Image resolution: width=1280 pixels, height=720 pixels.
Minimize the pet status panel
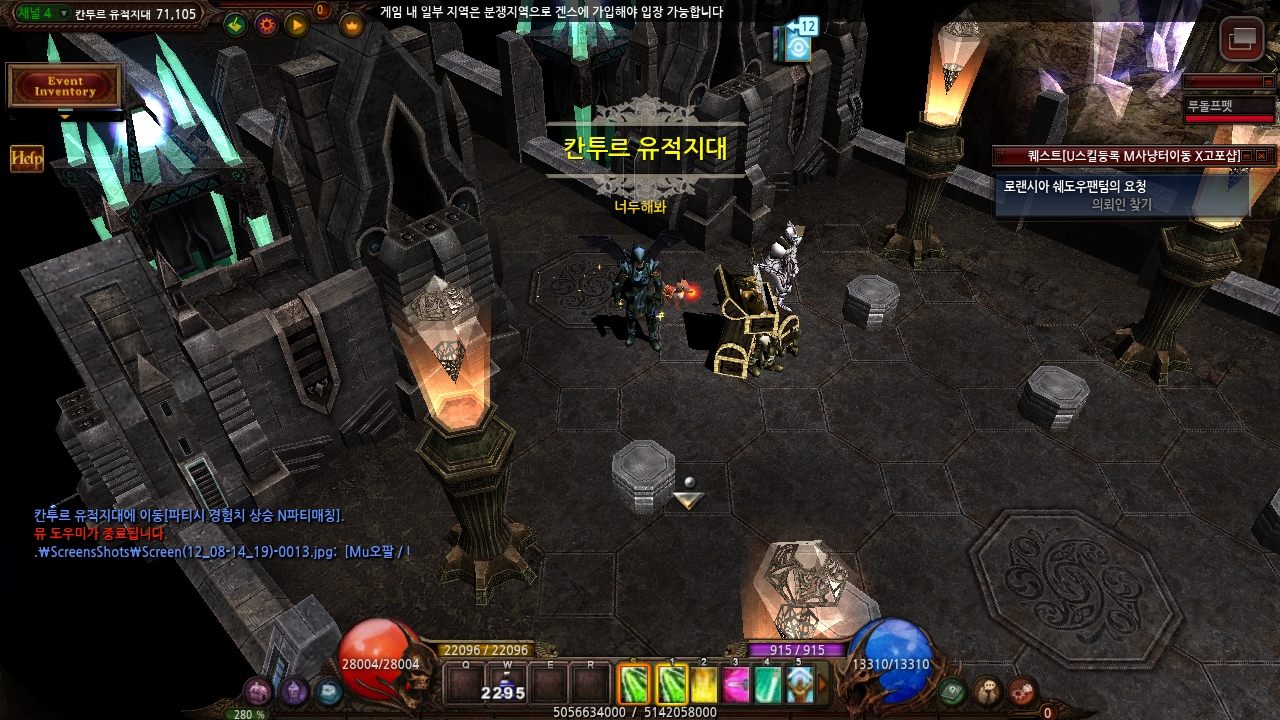pyautogui.click(x=1266, y=81)
